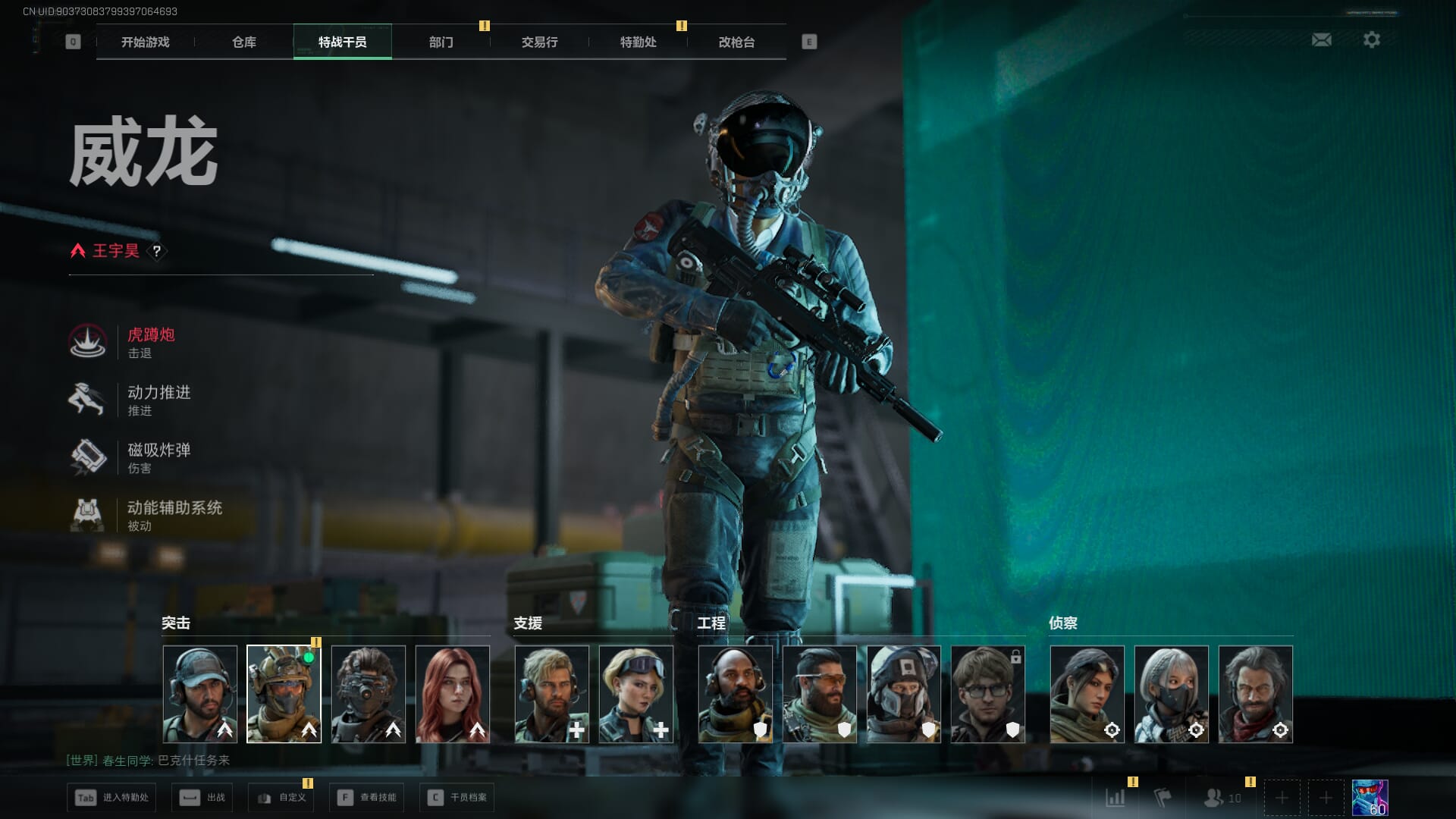Click the question mark beside 王宇昊
1456x819 pixels.
[x=156, y=251]
